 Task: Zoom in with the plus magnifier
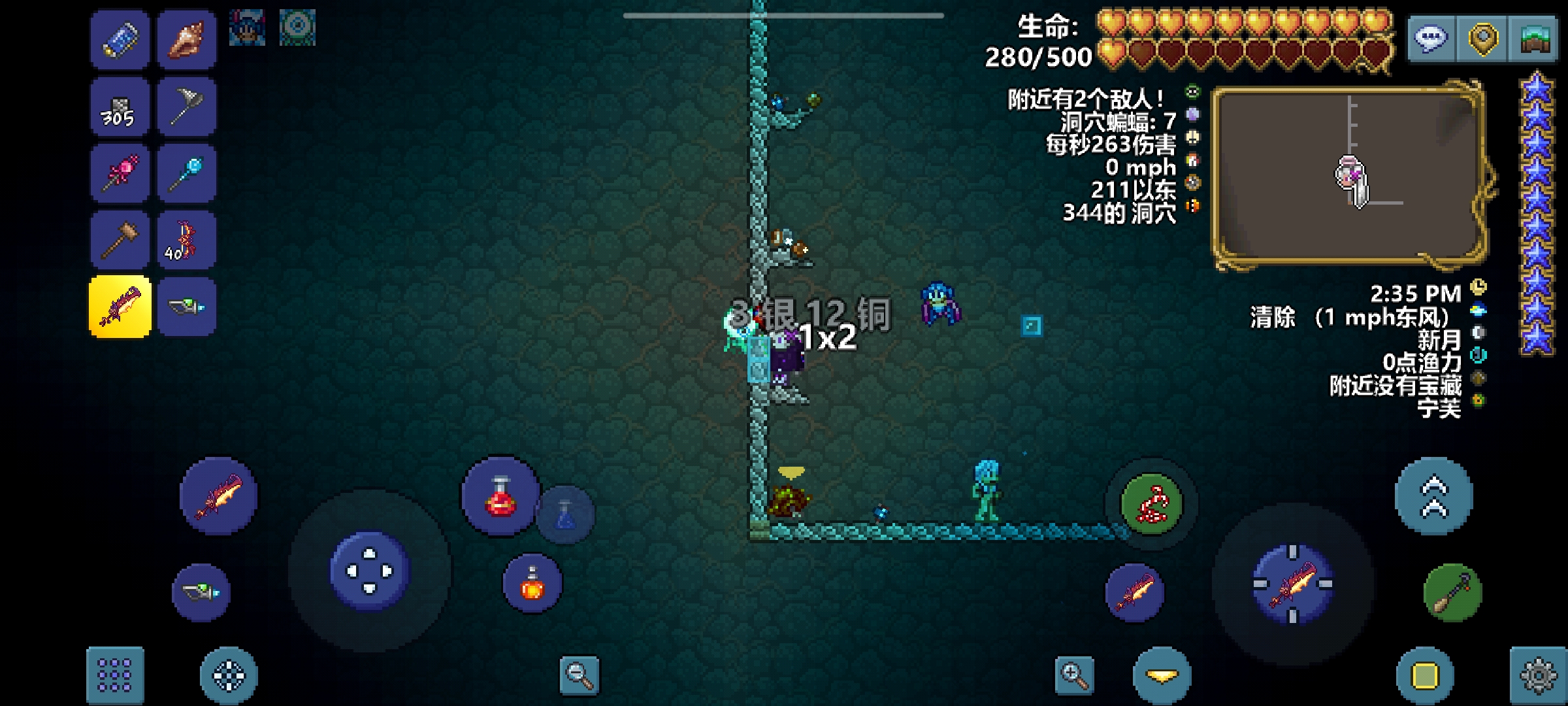tap(1074, 675)
